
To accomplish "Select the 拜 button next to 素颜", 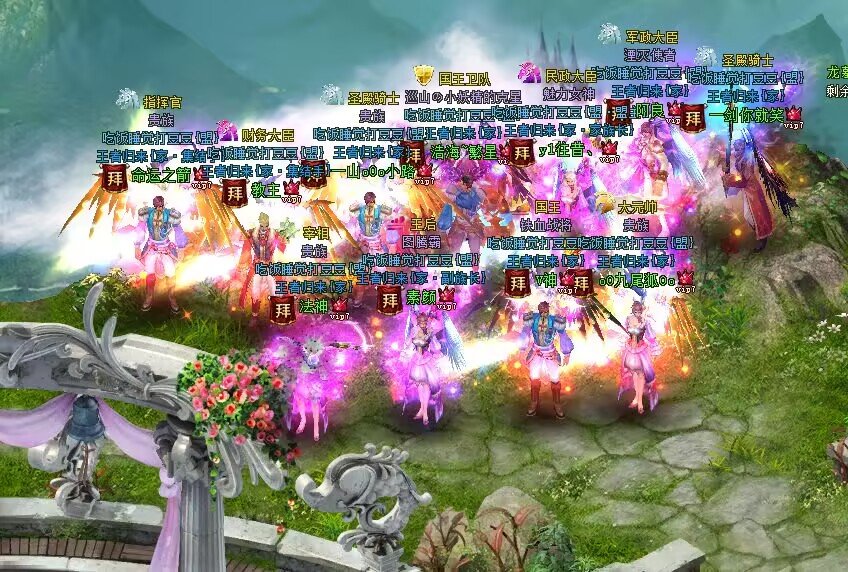I will 389,299.
